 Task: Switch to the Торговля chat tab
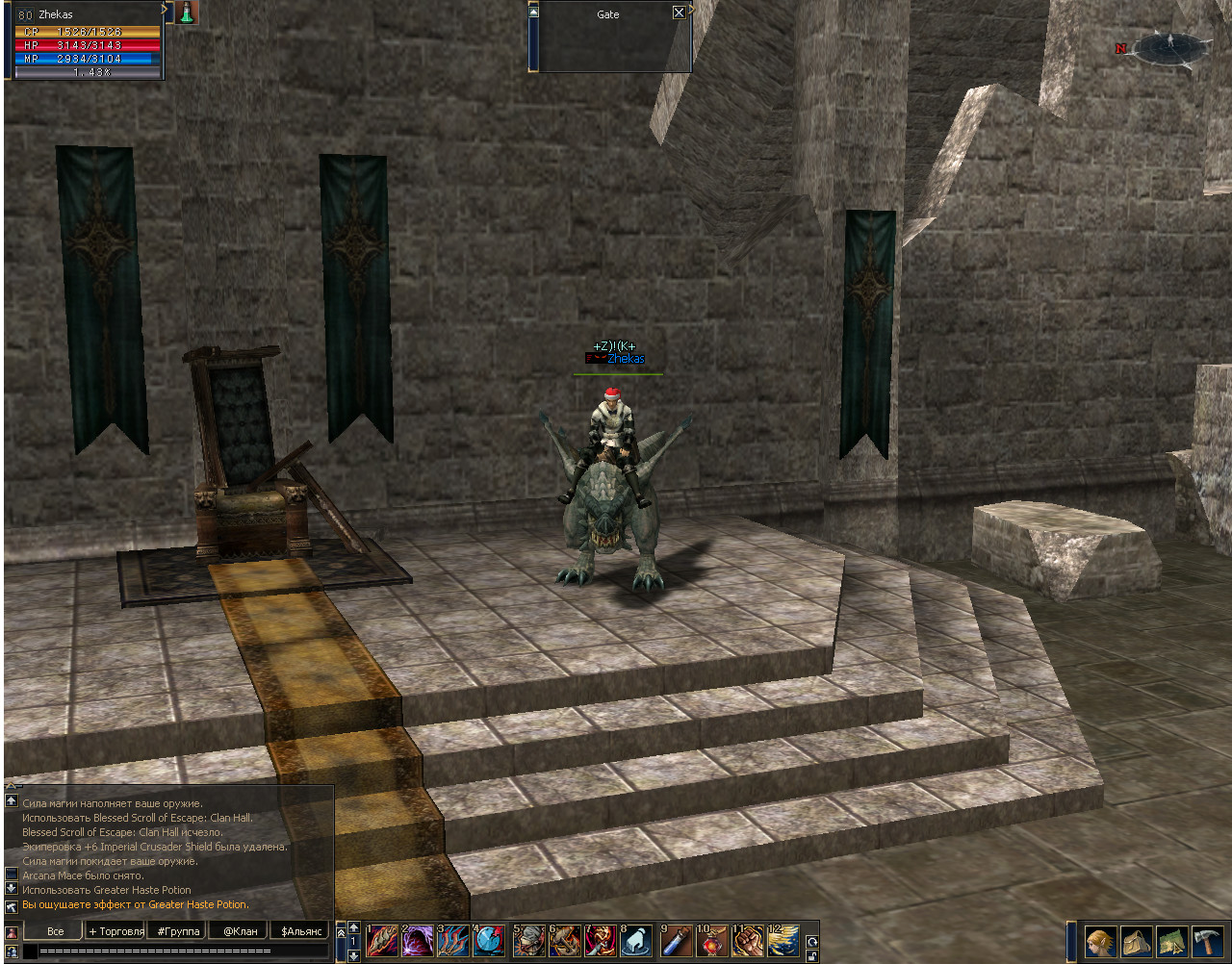(115, 931)
